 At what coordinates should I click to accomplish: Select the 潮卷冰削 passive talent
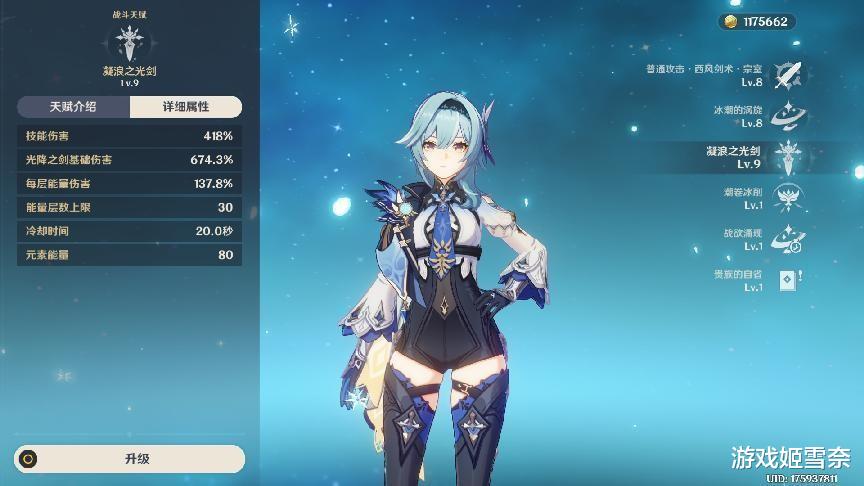coord(789,197)
